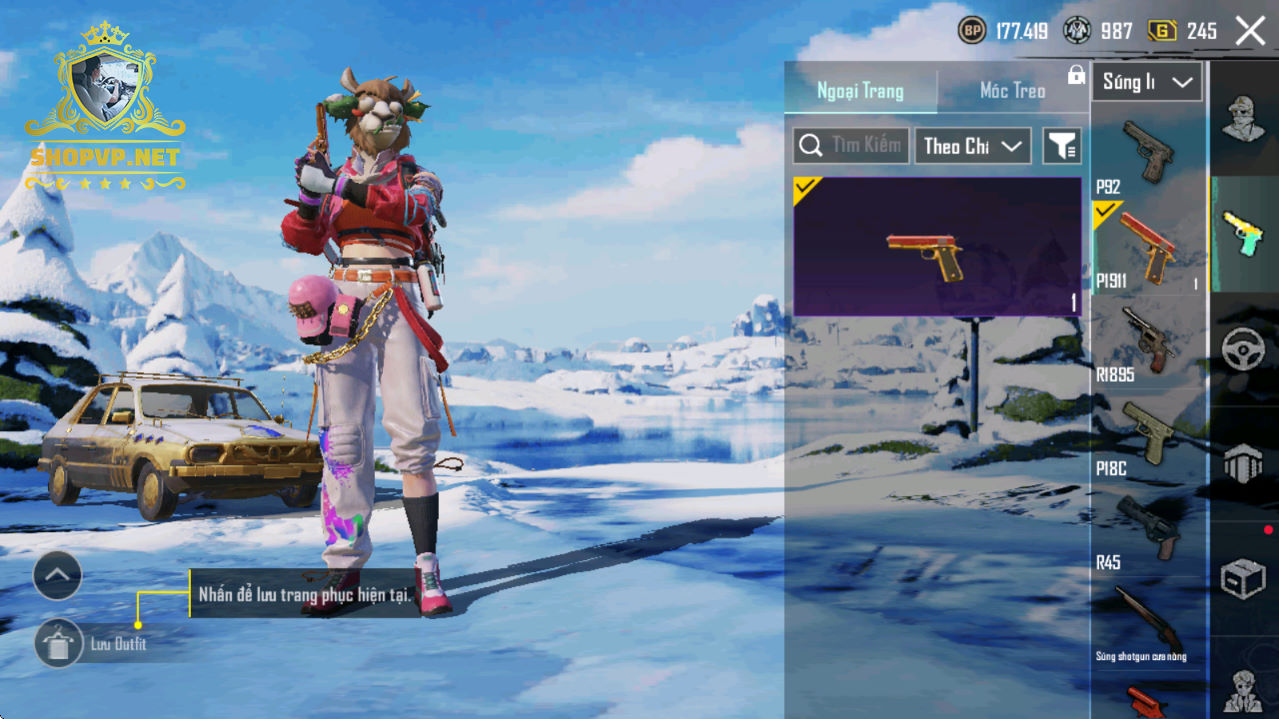This screenshot has height=719, width=1279.
Task: Open the filter options button
Action: click(x=1062, y=146)
